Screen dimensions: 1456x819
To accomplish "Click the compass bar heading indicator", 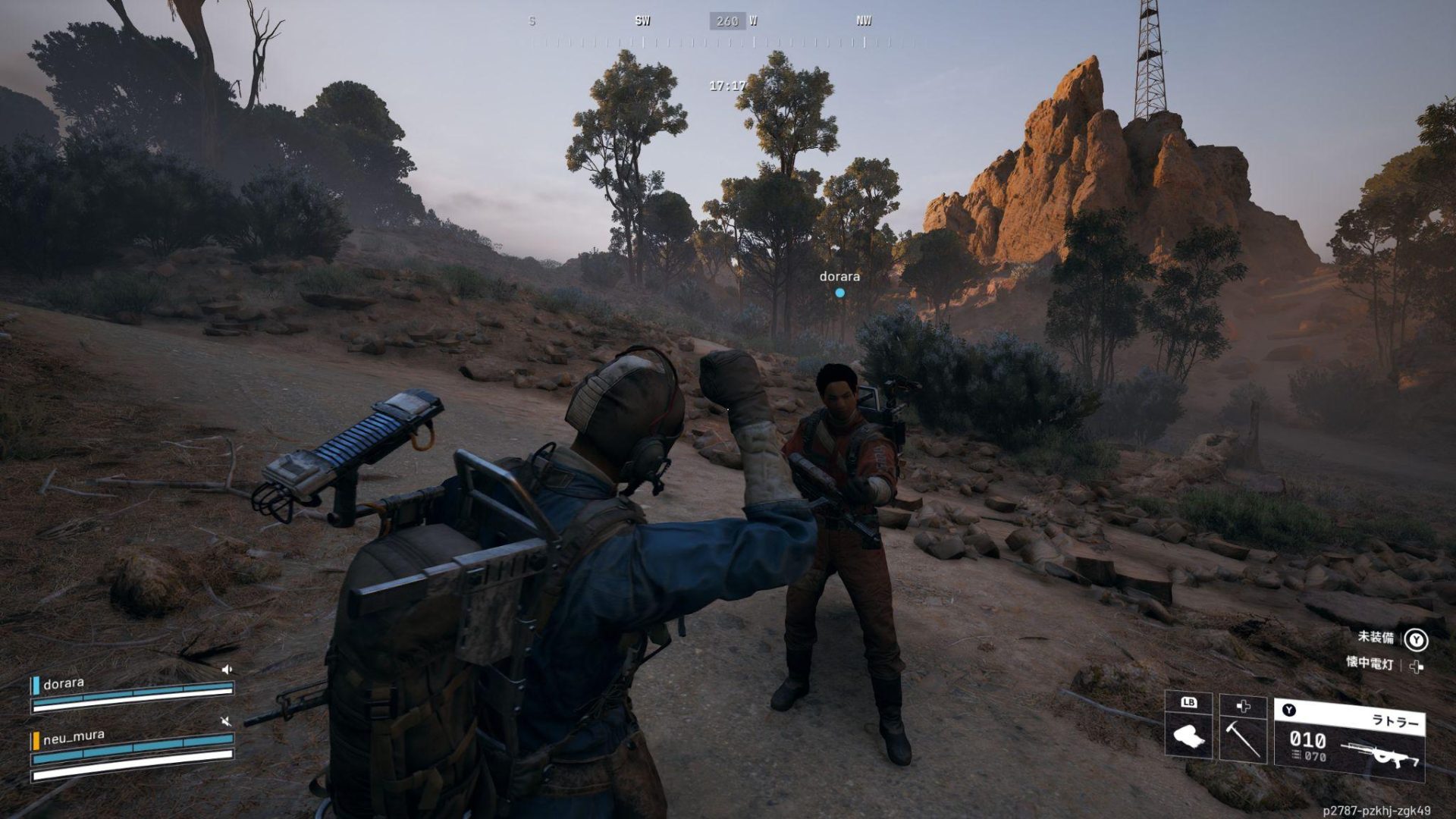I will (727, 21).
